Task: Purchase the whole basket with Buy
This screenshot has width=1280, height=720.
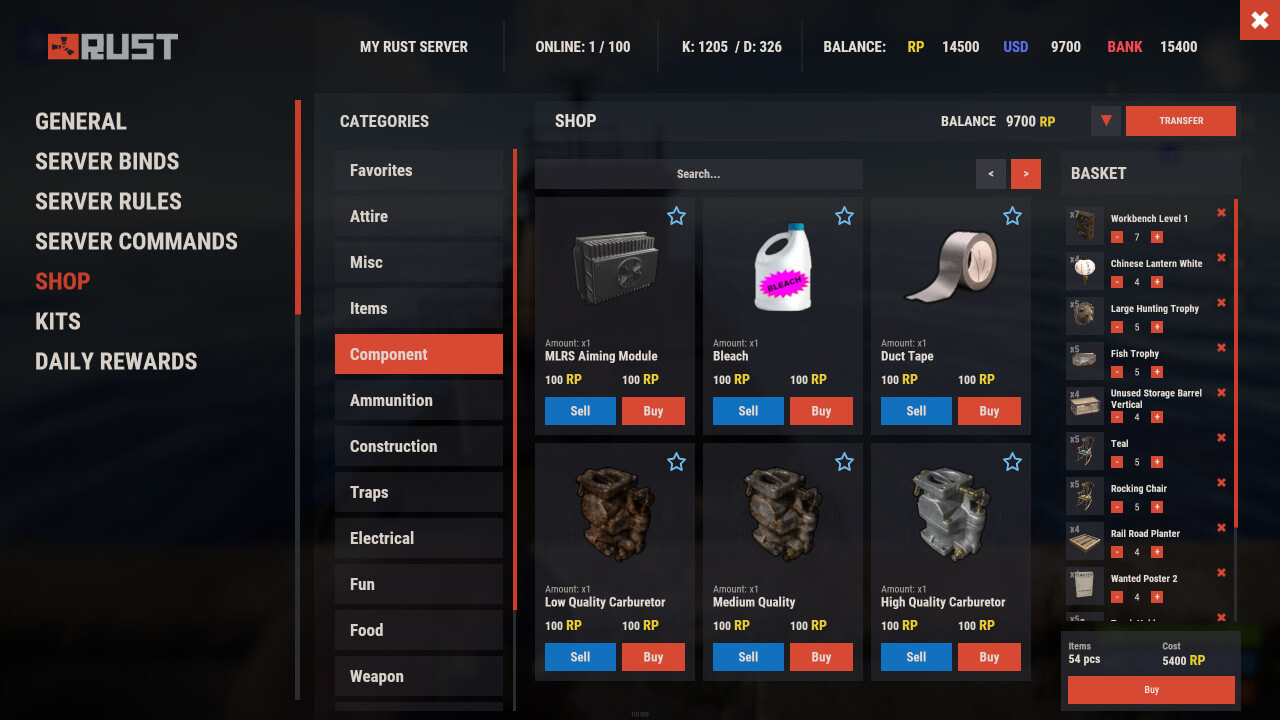Action: click(1151, 690)
